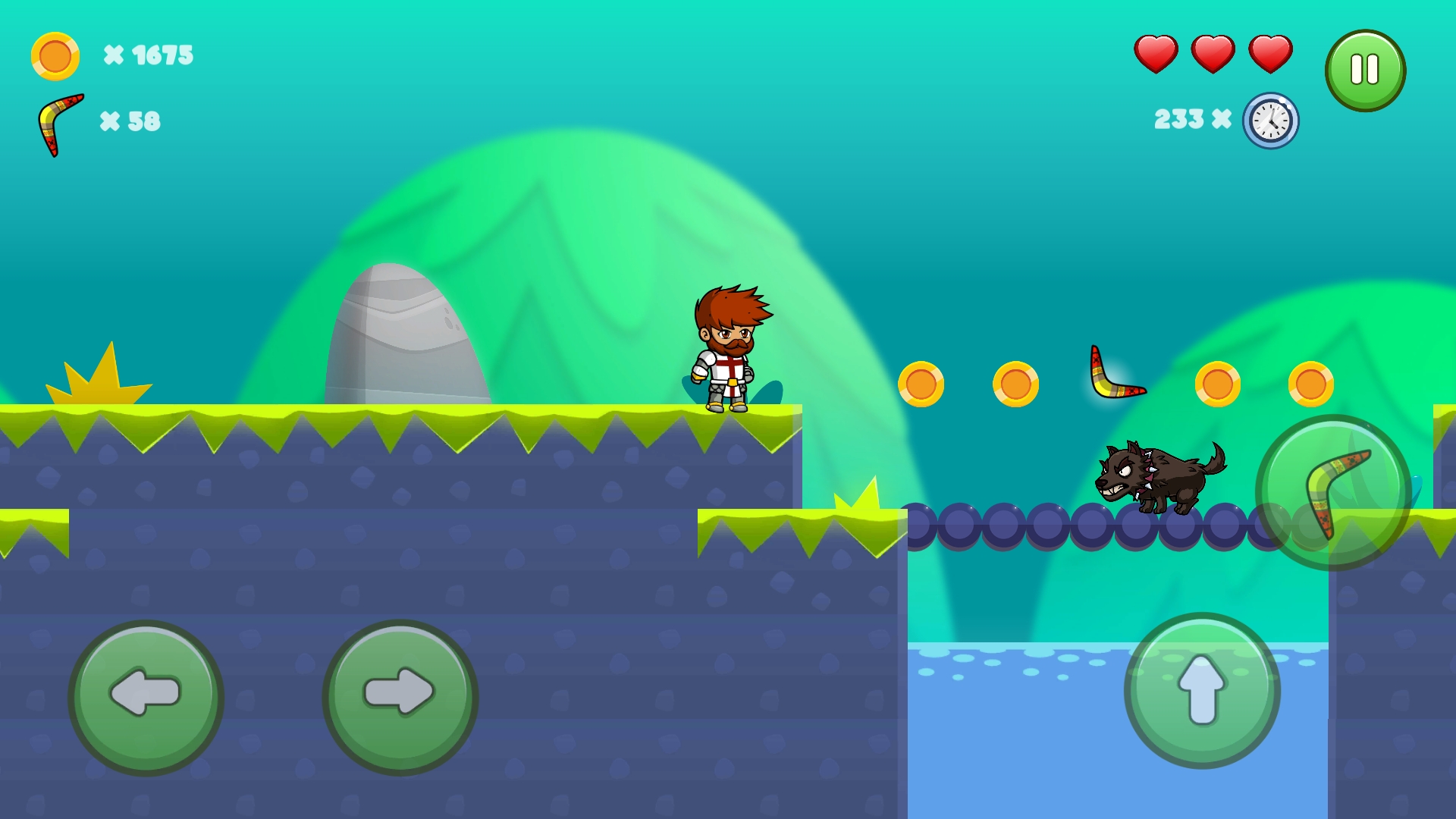Viewport: 1456px width, 819px height.
Task: Tap the left movement arrow control
Action: coord(146,692)
